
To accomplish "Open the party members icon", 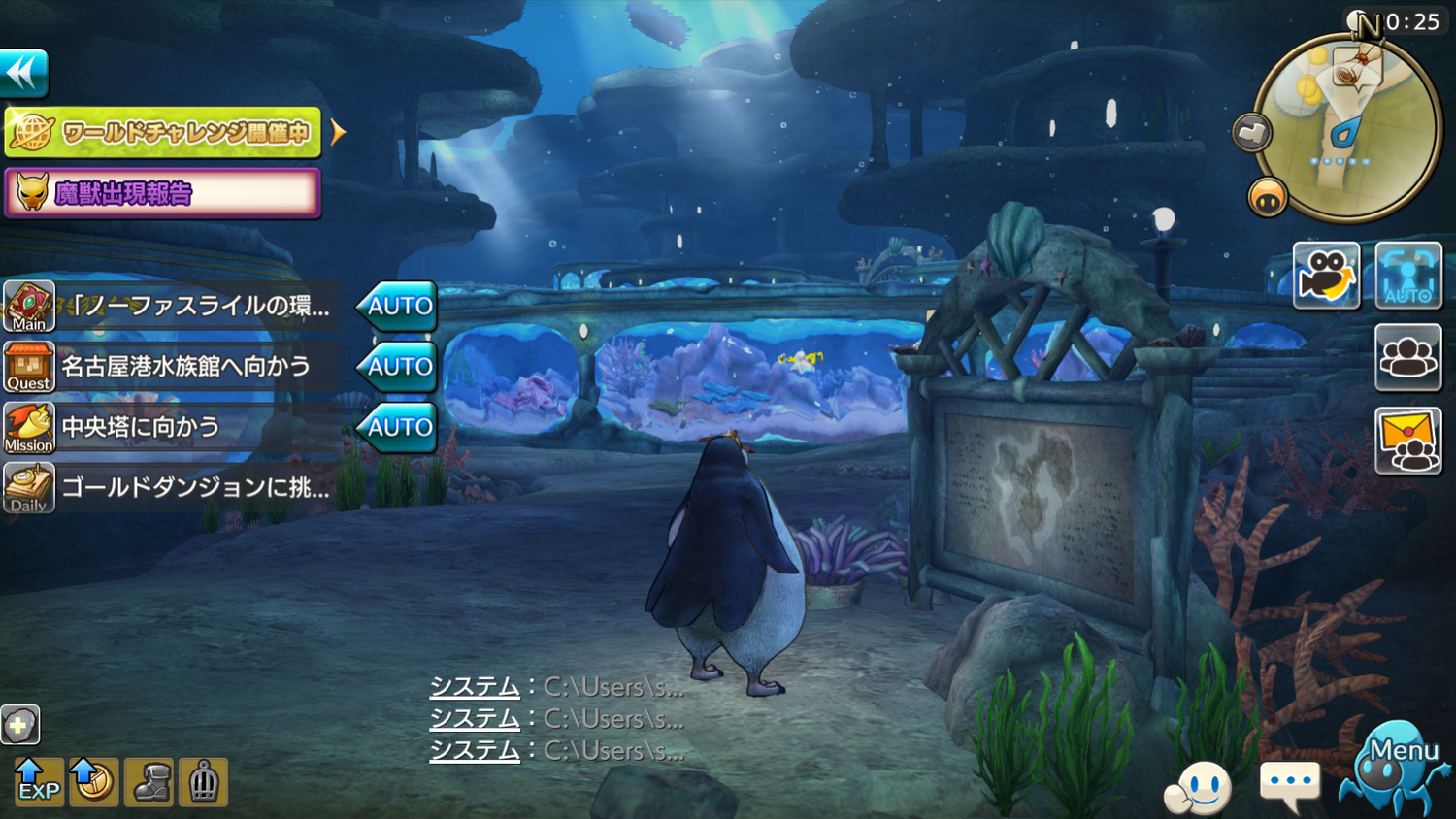I will 1408,358.
